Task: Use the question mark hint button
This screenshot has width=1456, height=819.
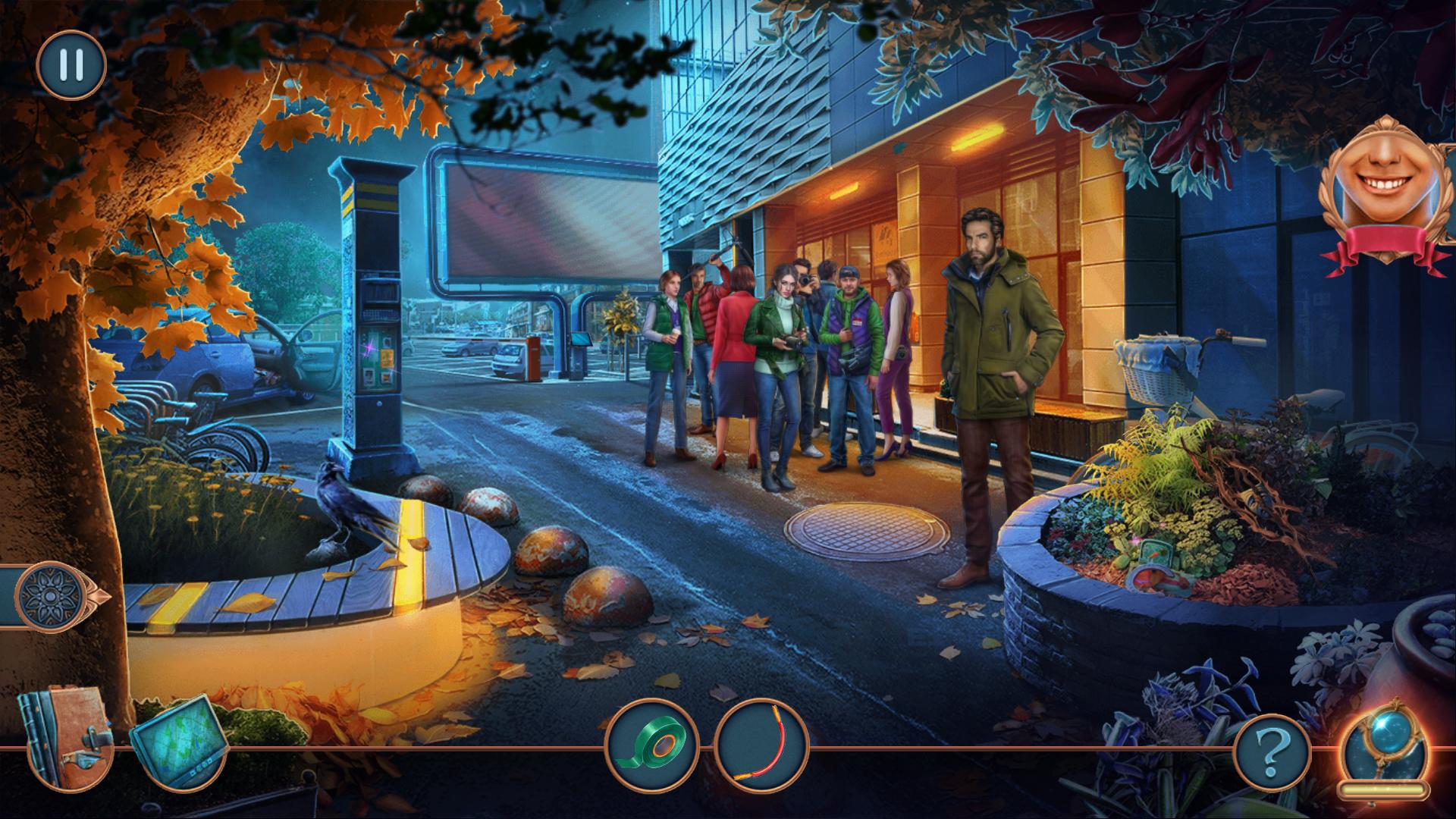Action: click(1272, 754)
